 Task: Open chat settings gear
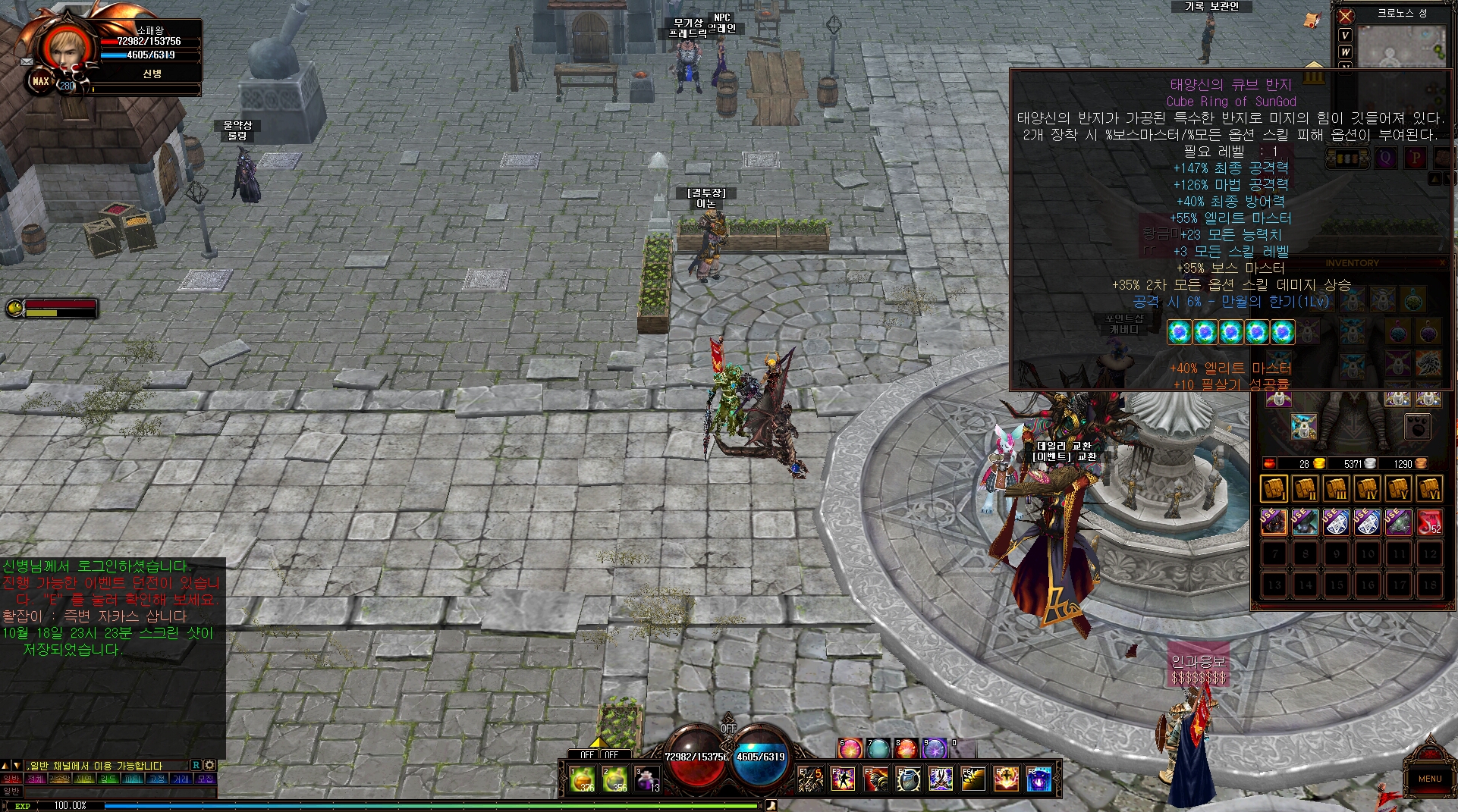[210, 766]
